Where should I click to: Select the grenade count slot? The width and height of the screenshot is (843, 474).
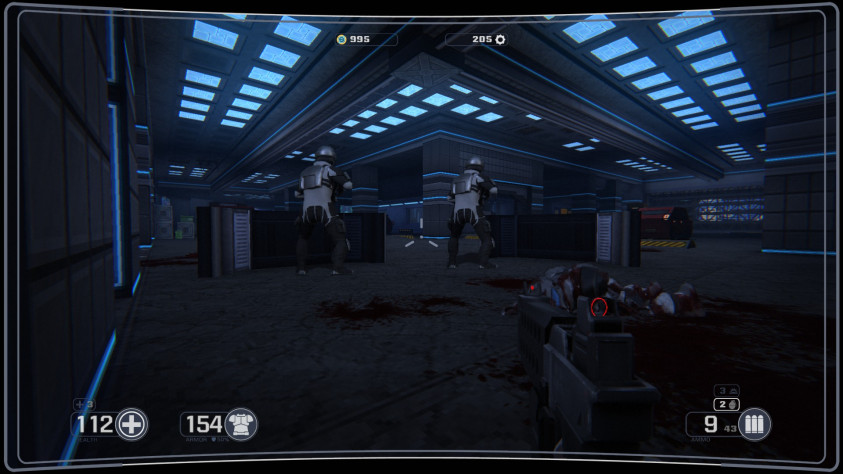pos(726,404)
